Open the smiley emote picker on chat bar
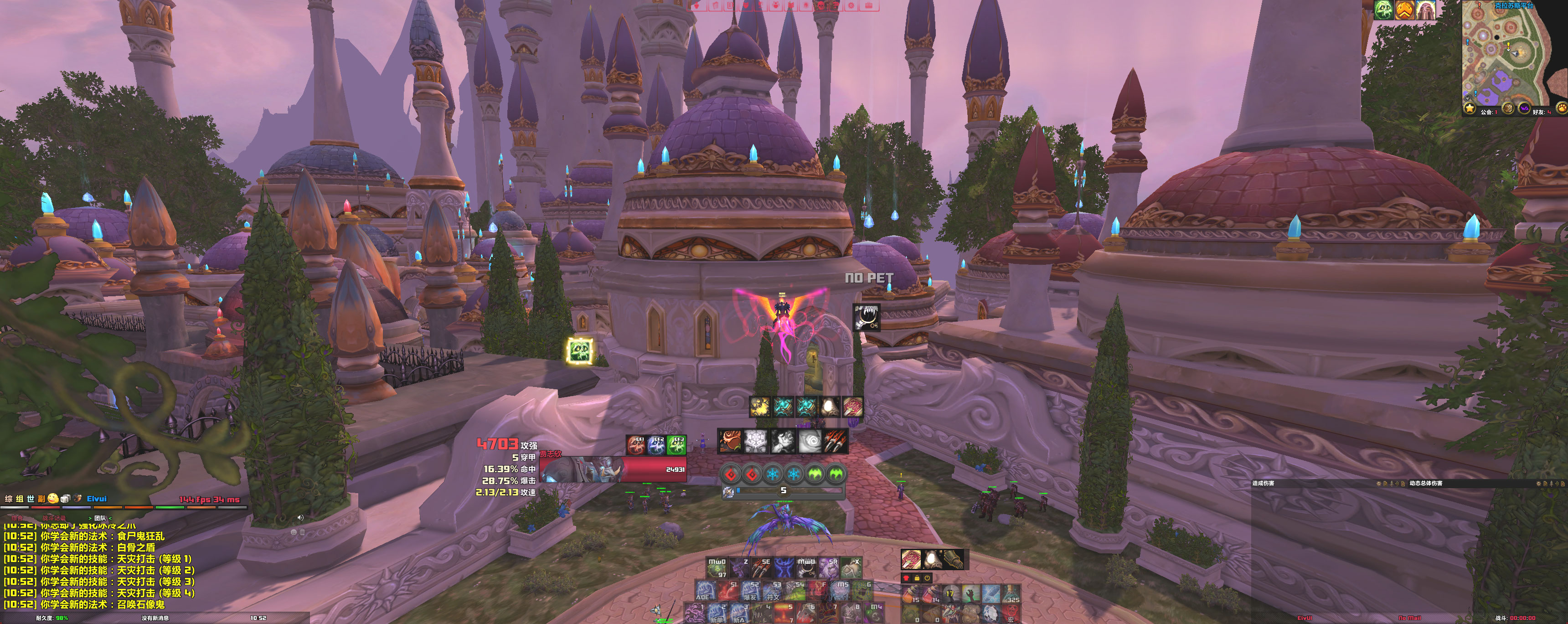Image resolution: width=1568 pixels, height=624 pixels. pos(53,499)
